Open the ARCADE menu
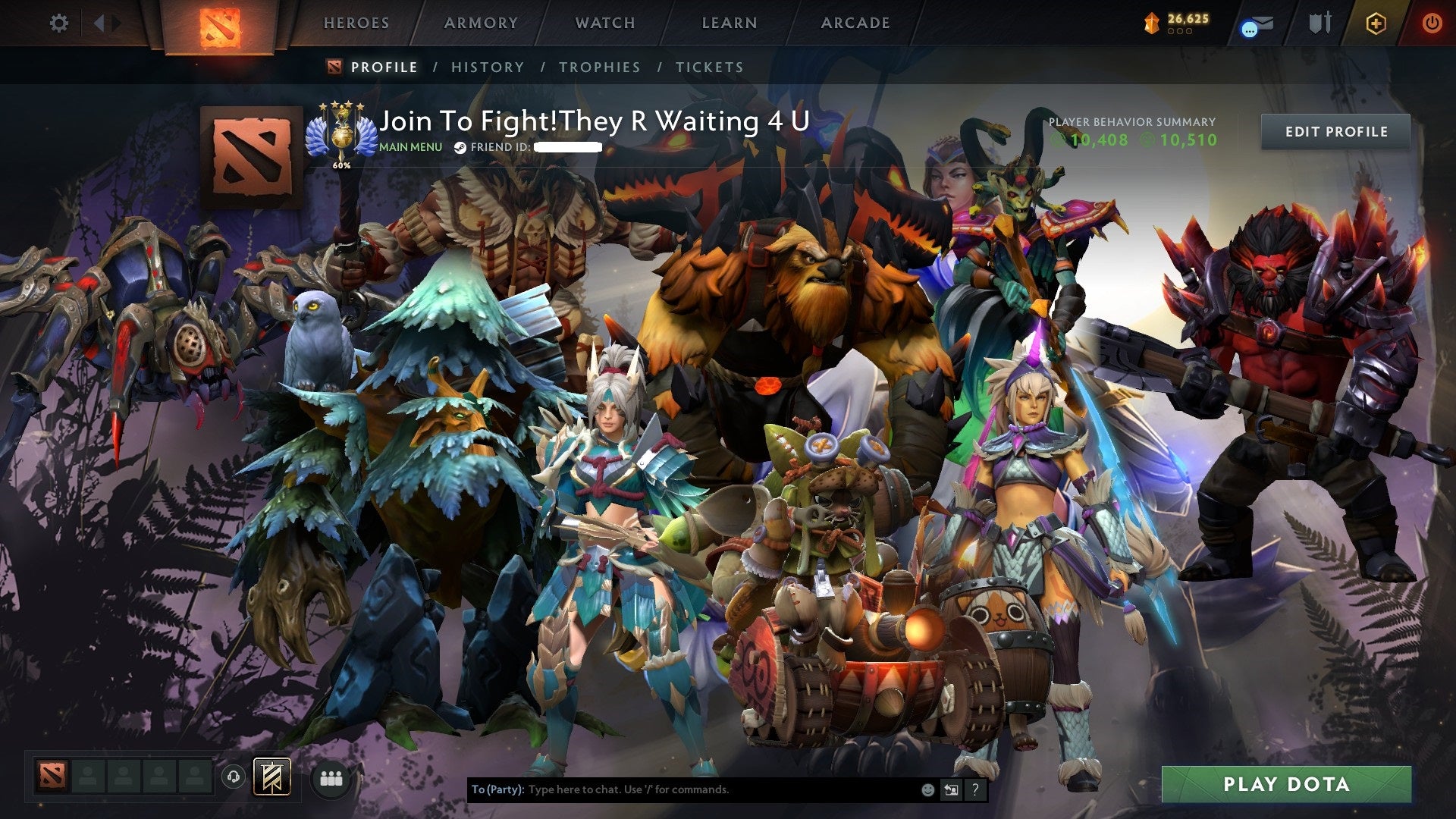 click(x=855, y=23)
